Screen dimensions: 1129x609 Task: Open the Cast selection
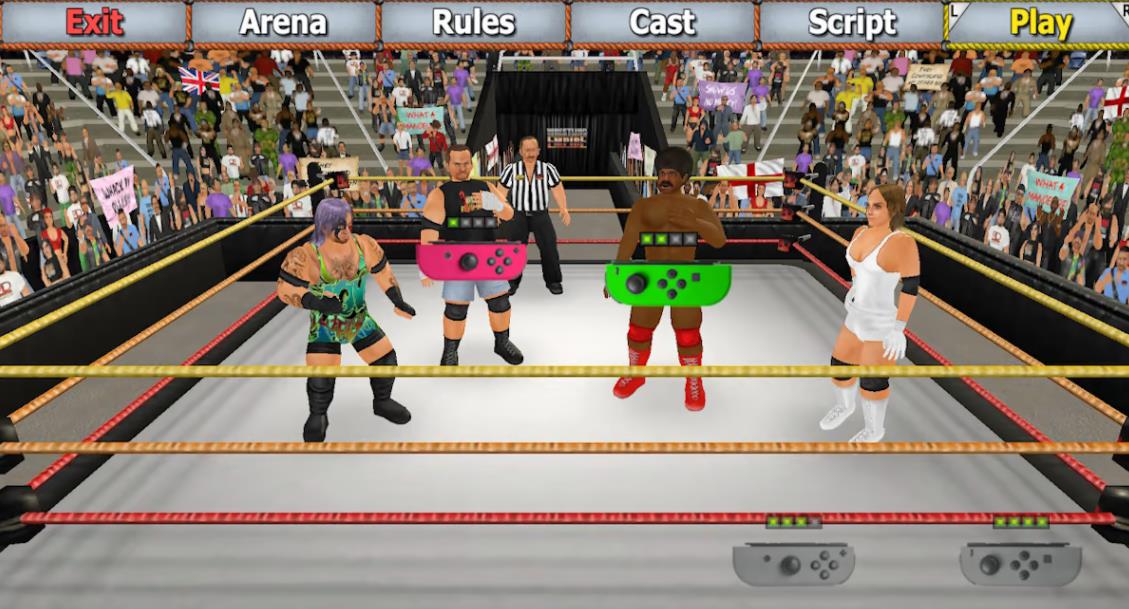pos(662,22)
